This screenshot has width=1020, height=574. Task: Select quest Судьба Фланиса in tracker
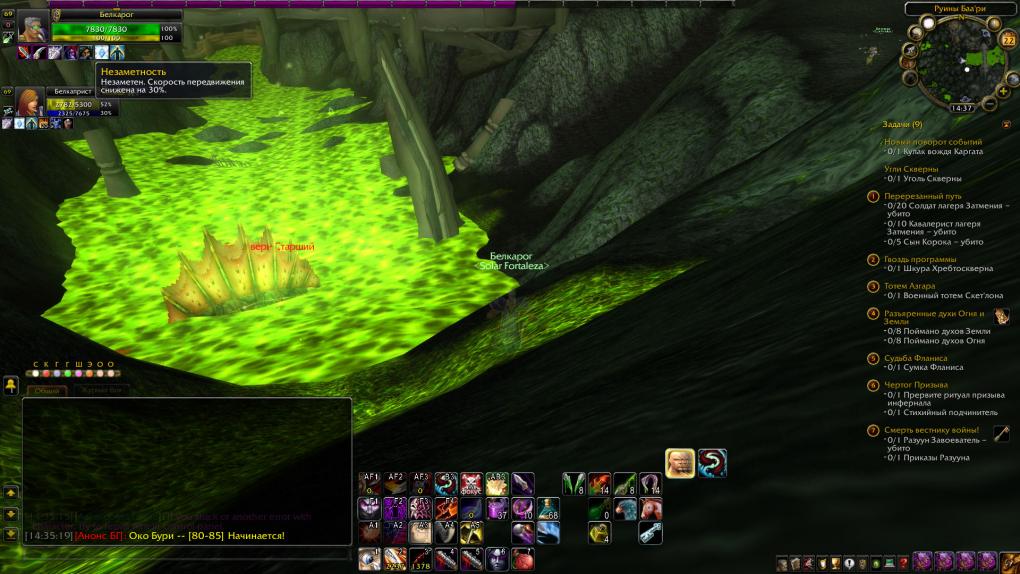(x=915, y=358)
